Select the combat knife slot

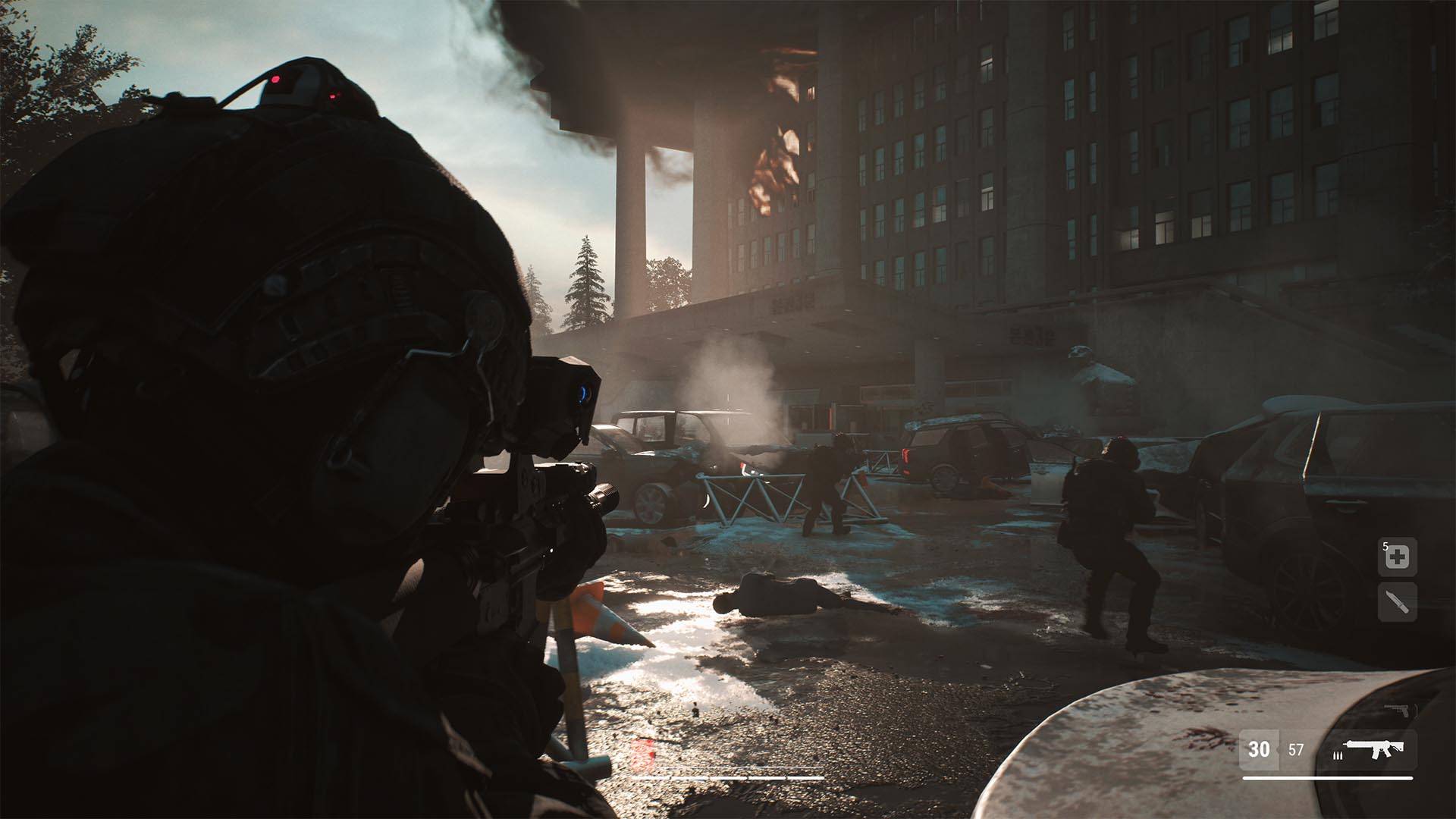(x=1397, y=603)
